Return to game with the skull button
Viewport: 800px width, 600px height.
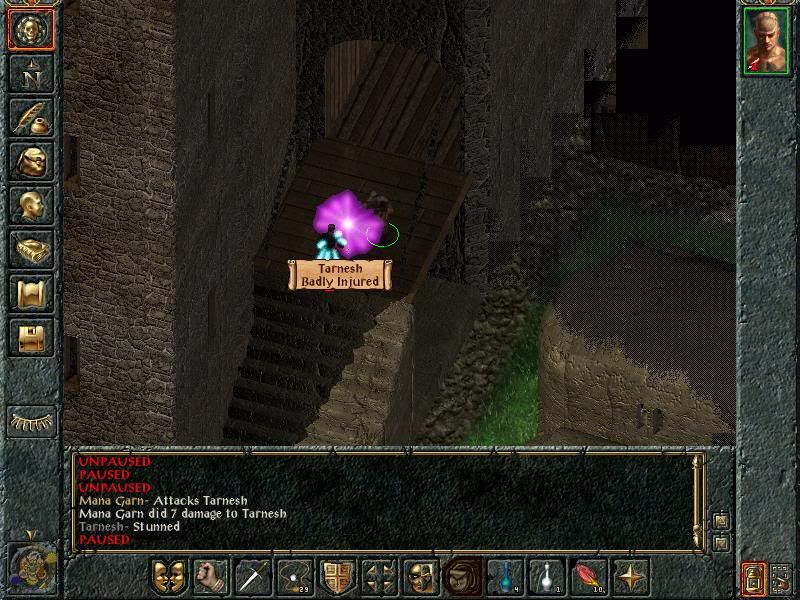tap(31, 30)
